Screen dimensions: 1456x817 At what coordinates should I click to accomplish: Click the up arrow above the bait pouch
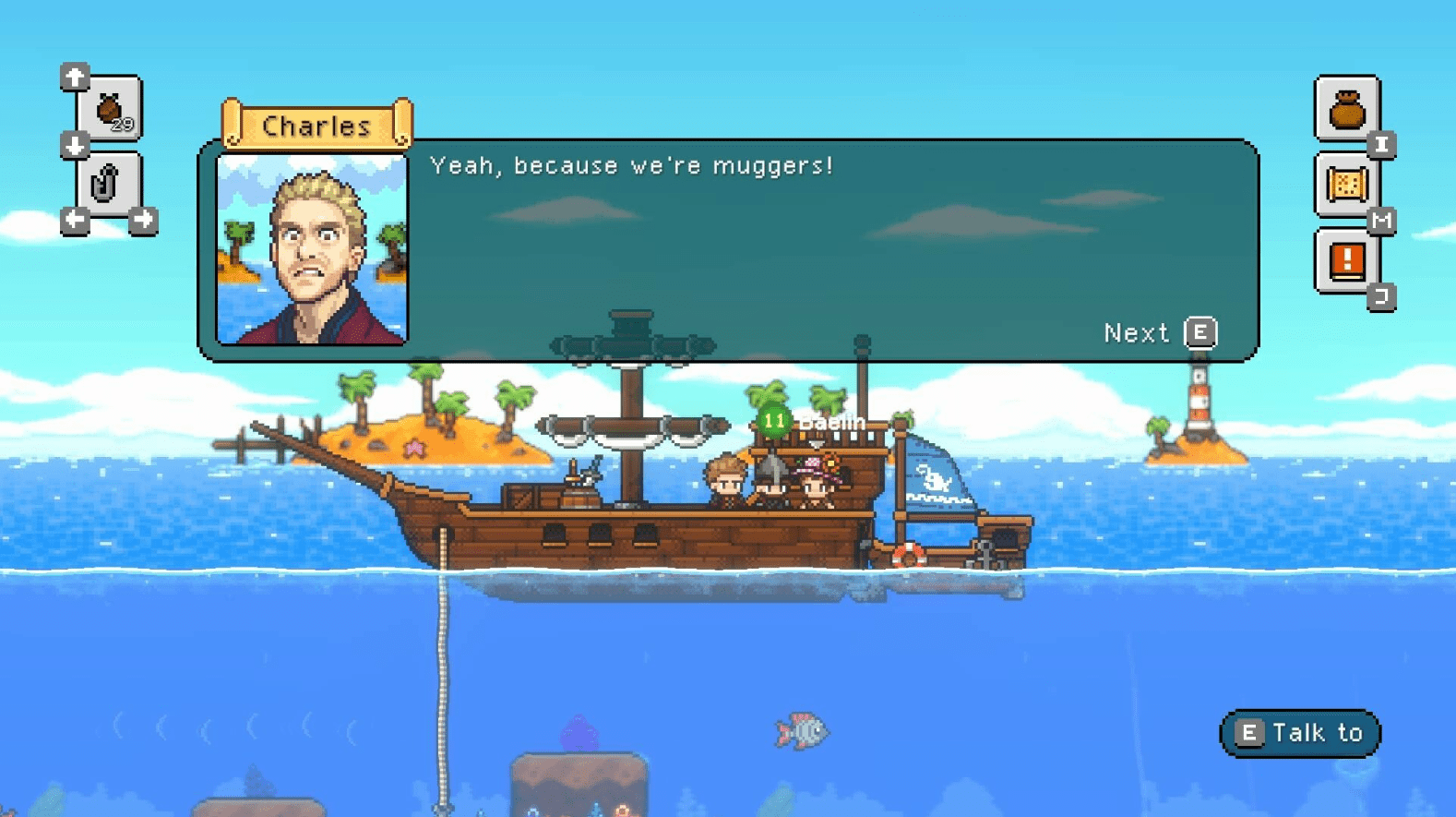pos(74,78)
